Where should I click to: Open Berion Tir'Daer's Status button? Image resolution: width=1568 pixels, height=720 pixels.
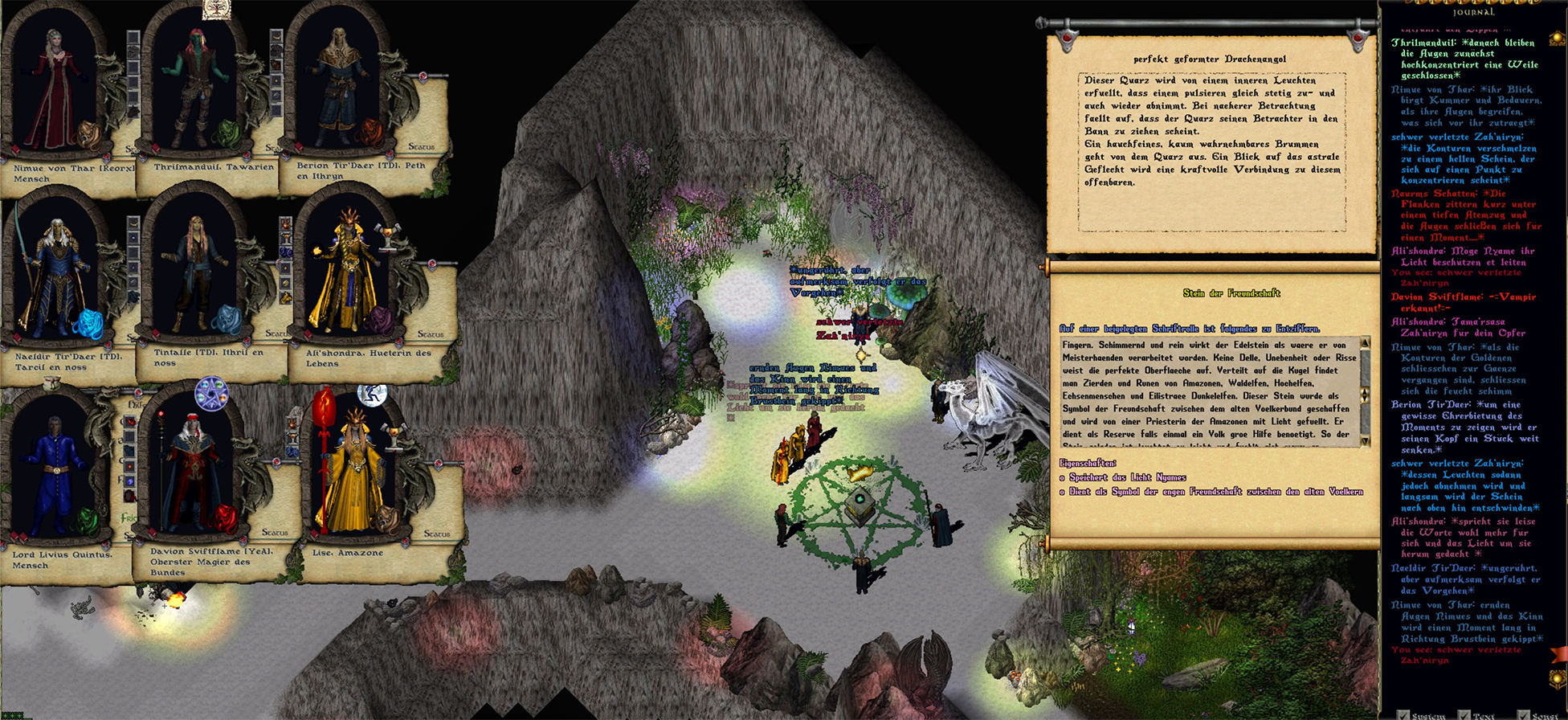point(421,147)
